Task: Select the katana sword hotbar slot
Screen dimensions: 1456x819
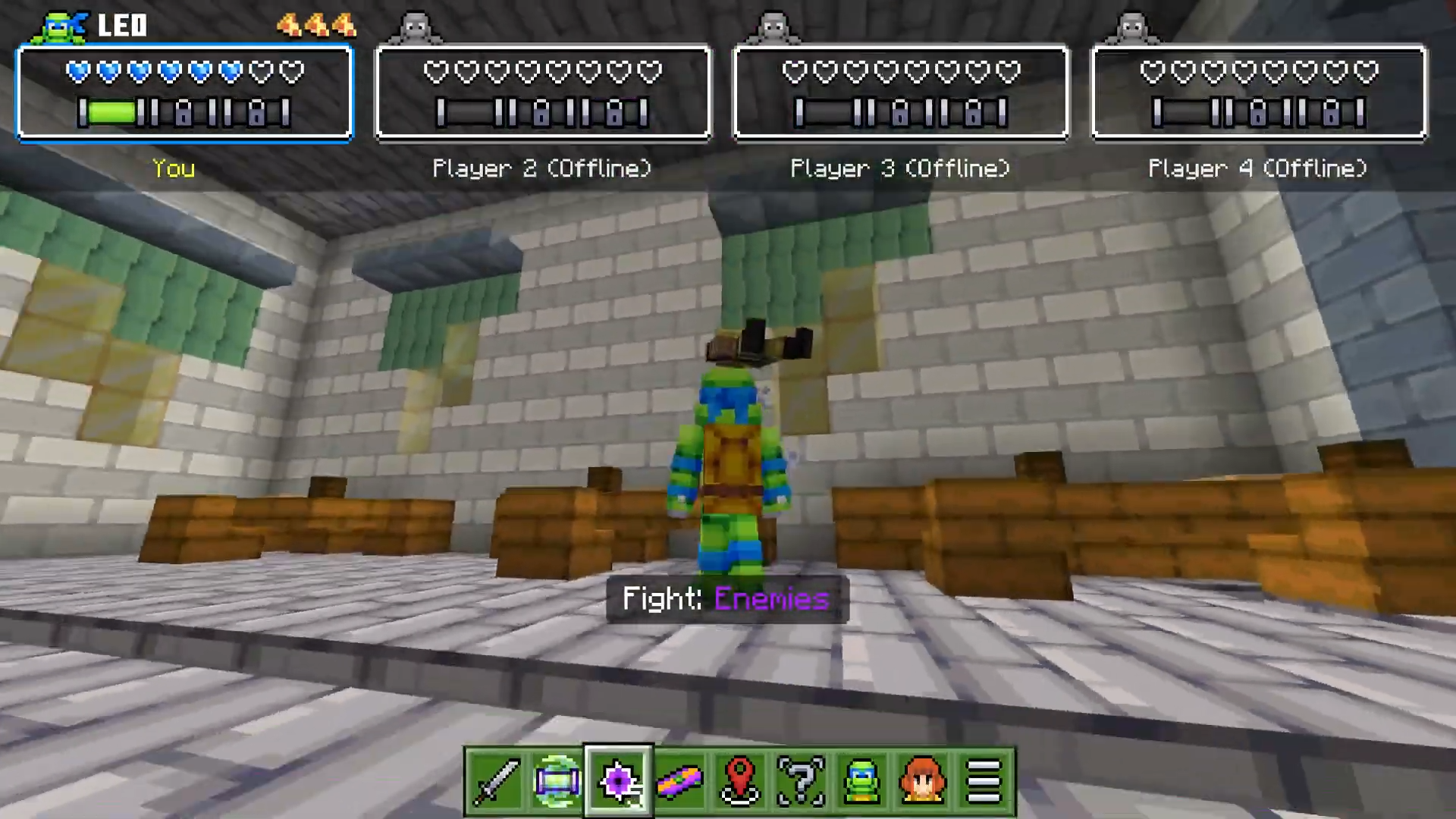Action: [496, 781]
